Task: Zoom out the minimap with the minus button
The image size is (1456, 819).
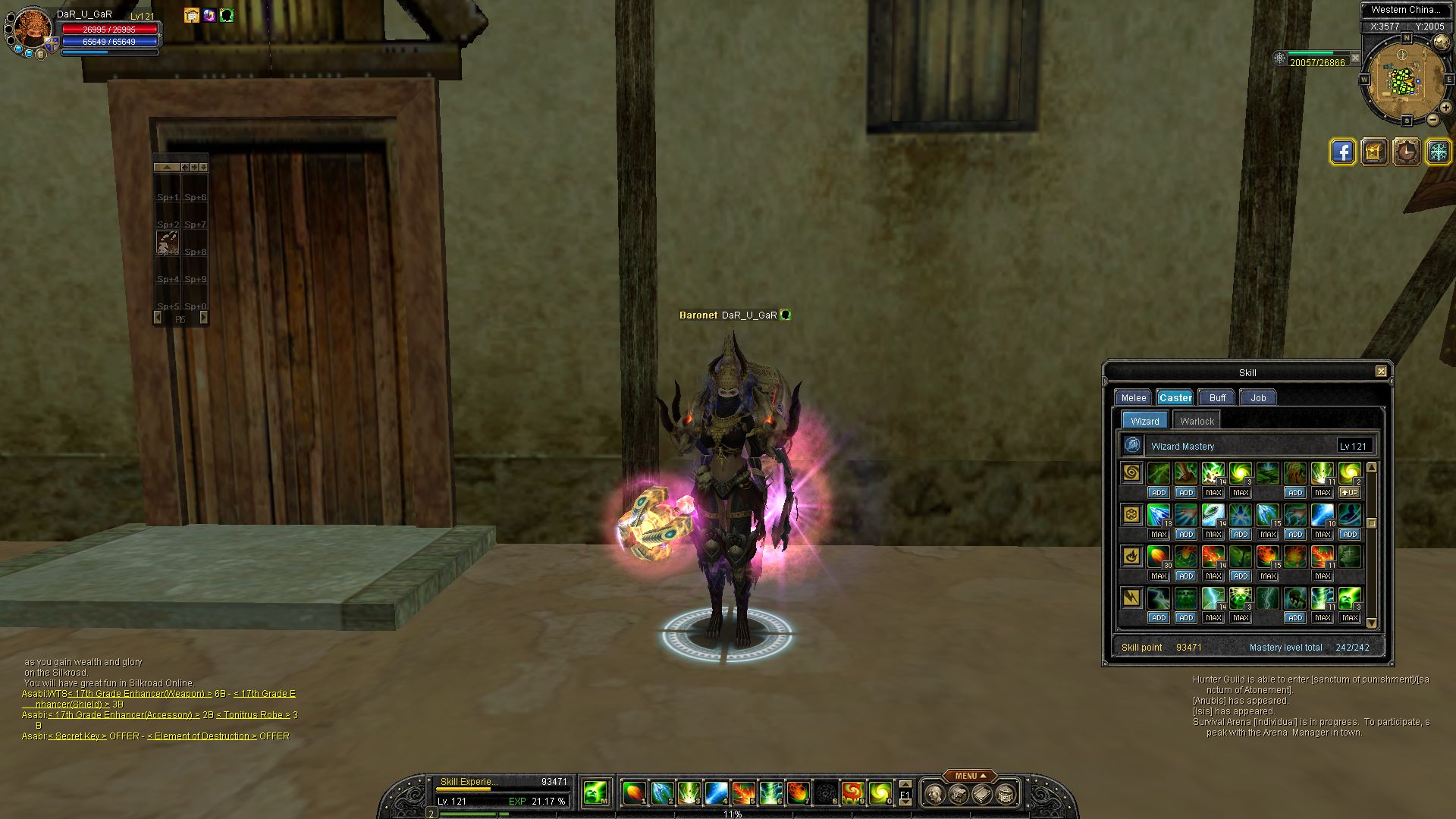Action: click(x=1432, y=120)
